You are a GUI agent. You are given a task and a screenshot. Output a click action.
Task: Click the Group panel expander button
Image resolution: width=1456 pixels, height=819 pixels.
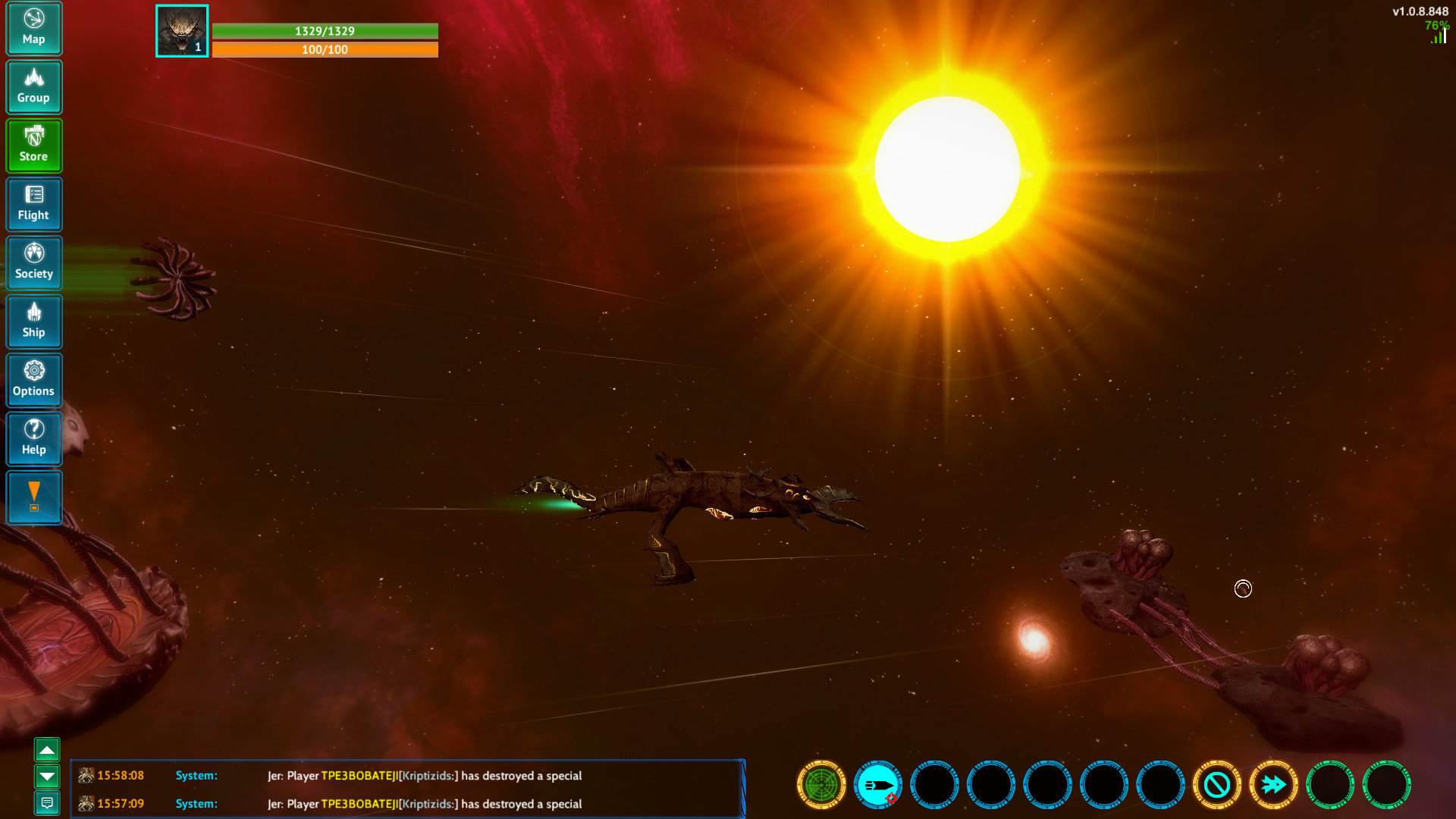pyautogui.click(x=34, y=86)
